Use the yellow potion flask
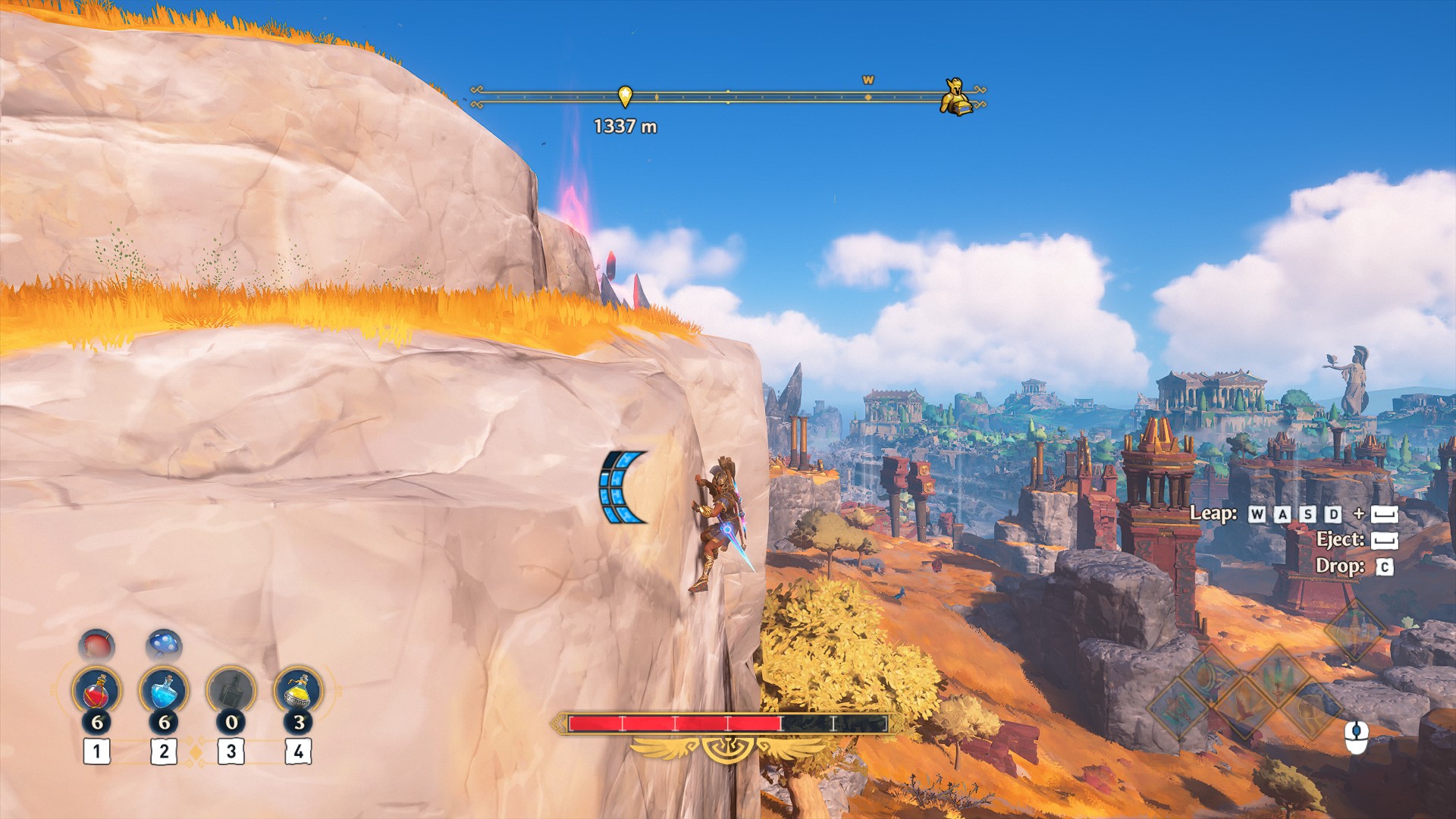 (x=298, y=691)
